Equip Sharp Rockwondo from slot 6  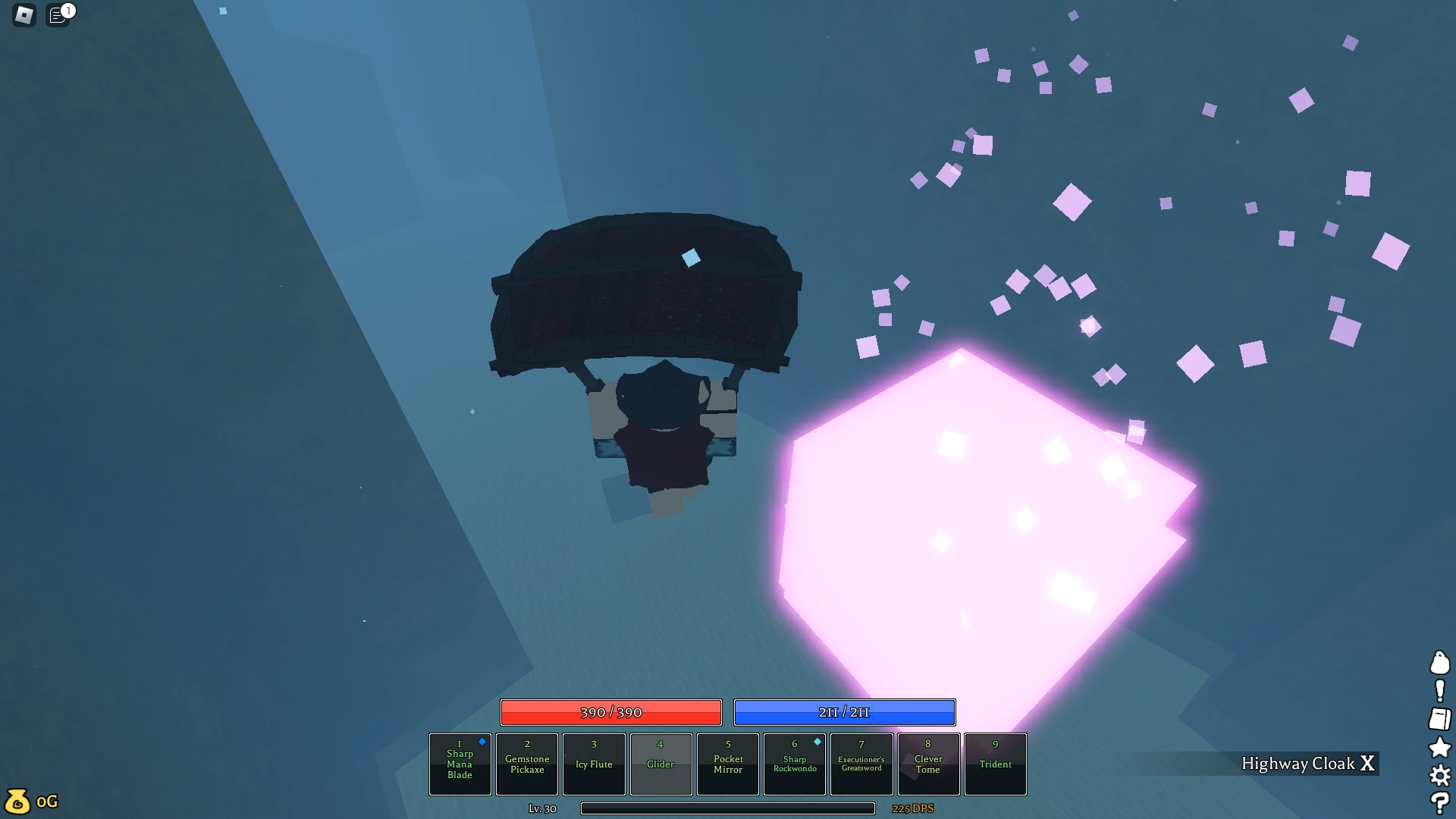pos(794,764)
